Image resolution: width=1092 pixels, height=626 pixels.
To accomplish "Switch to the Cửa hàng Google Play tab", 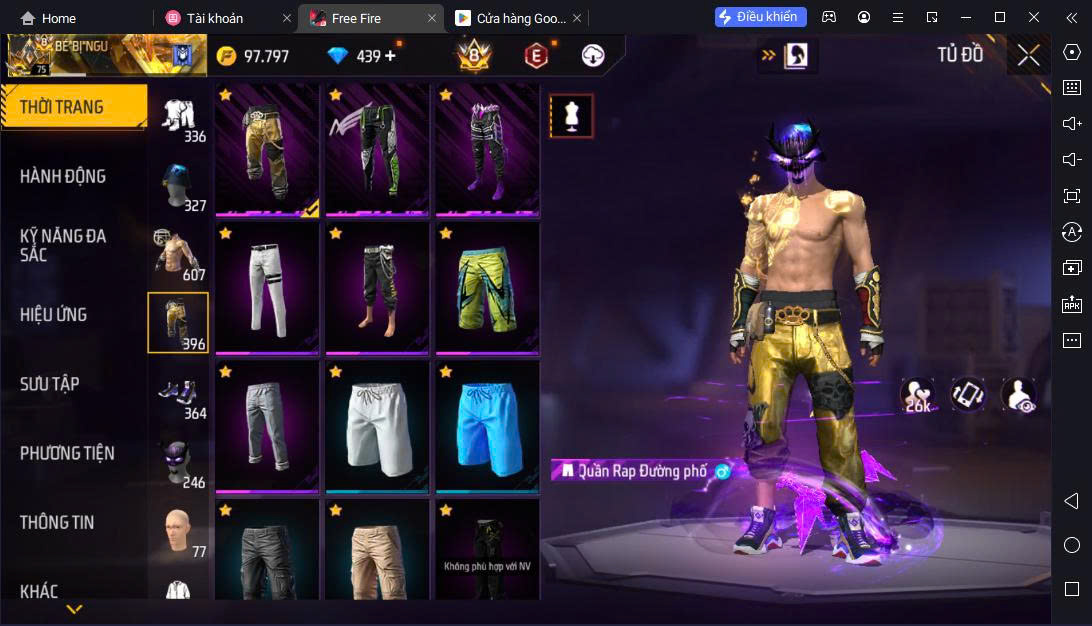I will coord(510,18).
